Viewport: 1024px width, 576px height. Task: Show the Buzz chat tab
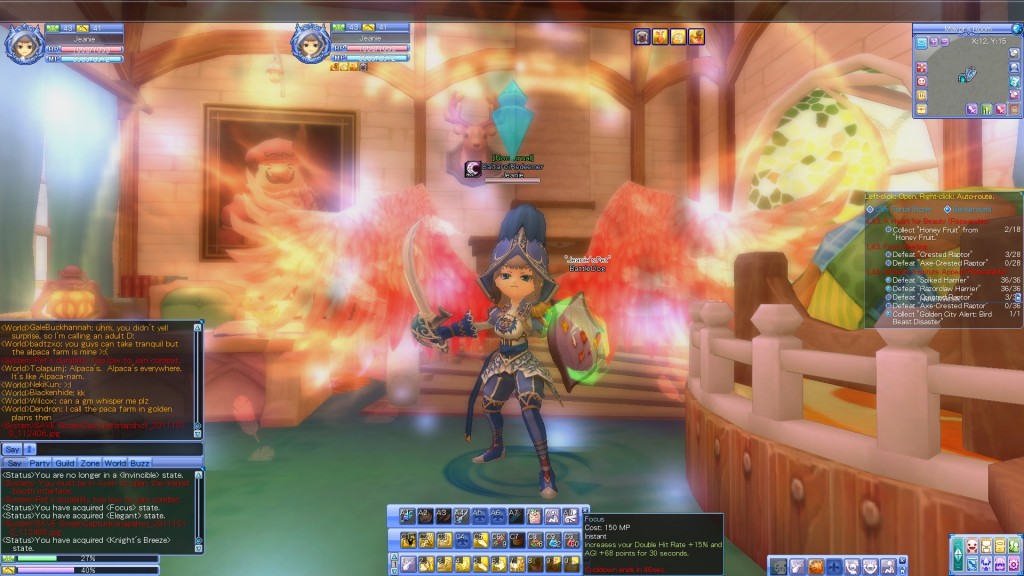click(141, 464)
